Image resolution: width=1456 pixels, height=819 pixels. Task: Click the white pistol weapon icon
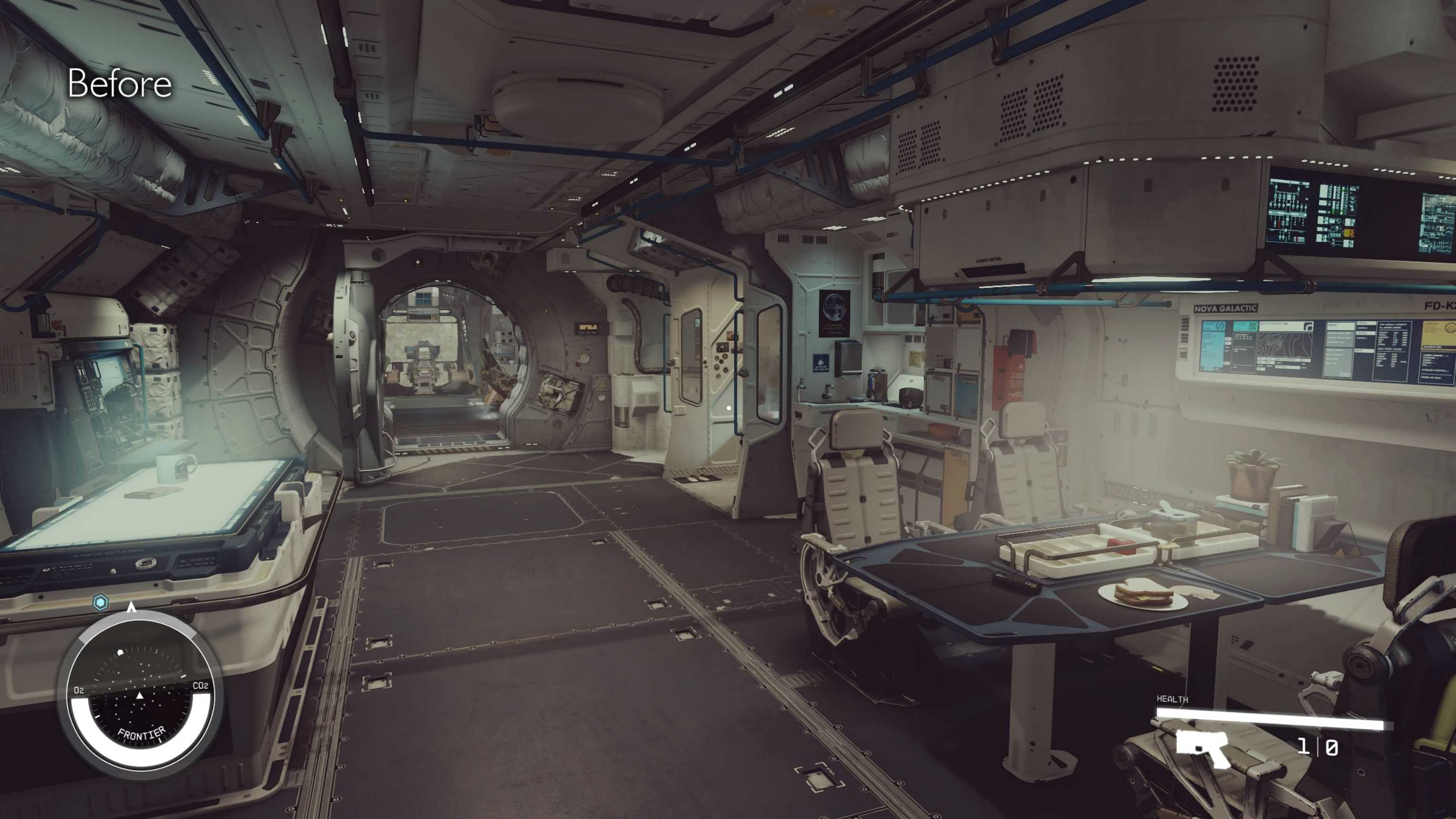tap(1203, 748)
